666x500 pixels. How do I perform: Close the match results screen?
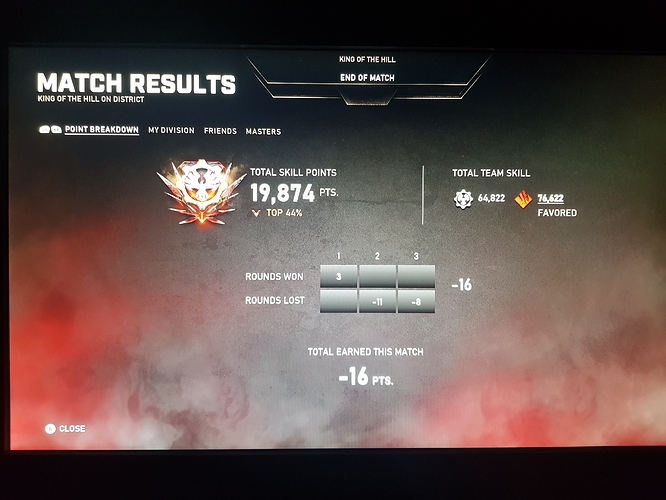(66, 429)
